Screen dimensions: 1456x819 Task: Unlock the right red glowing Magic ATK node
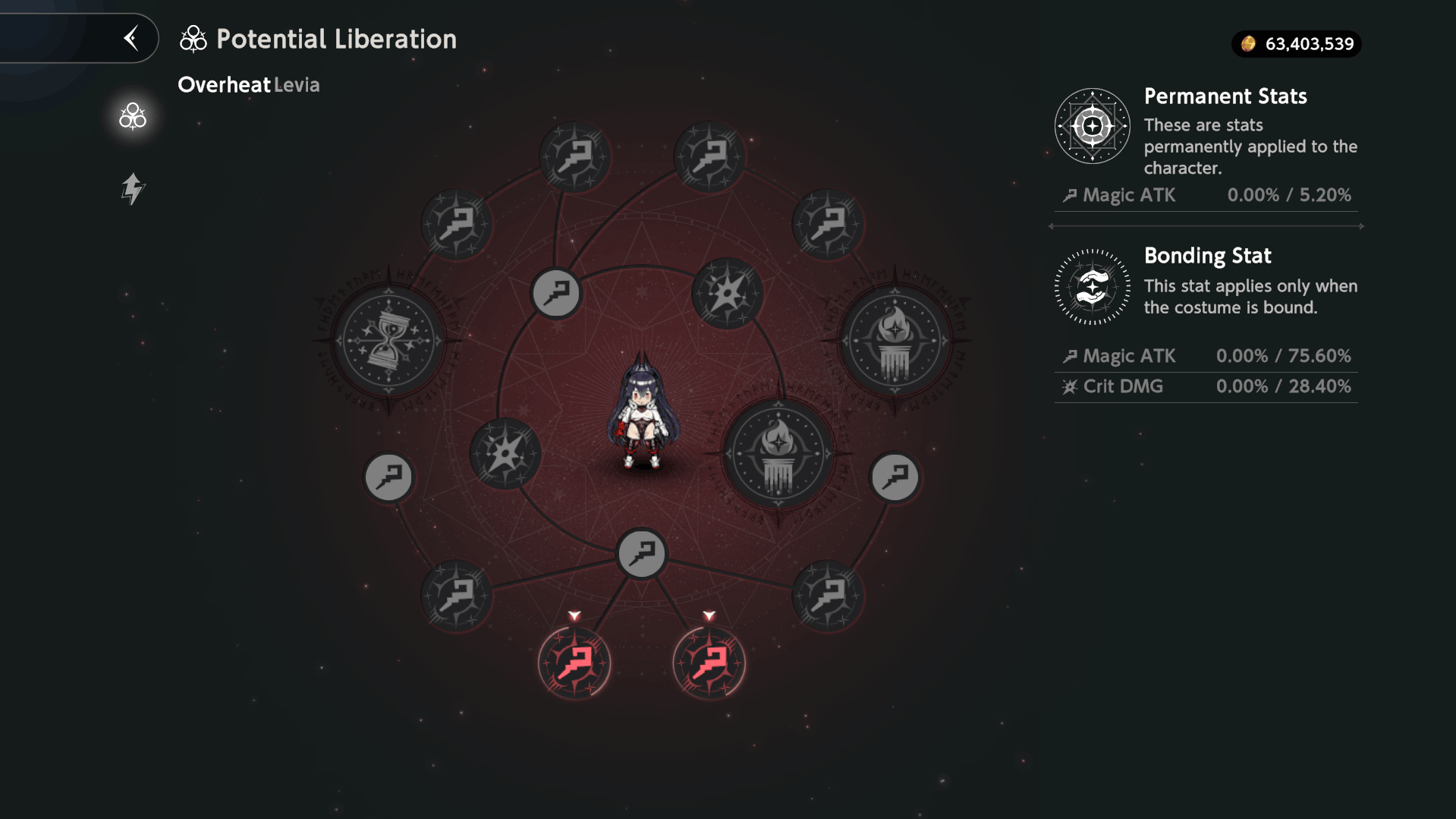coord(709,663)
